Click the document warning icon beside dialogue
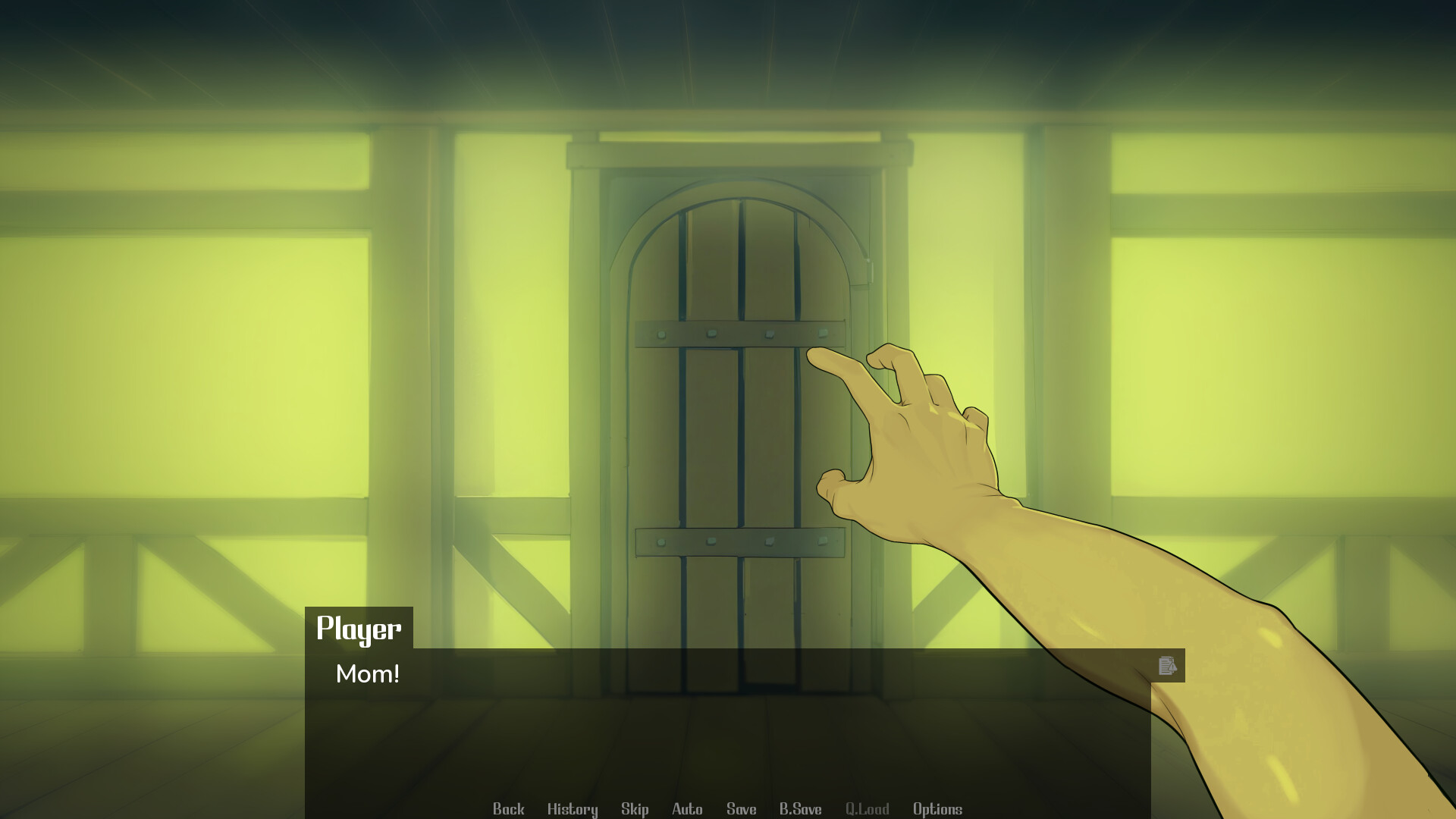Image resolution: width=1456 pixels, height=819 pixels. [1168, 666]
